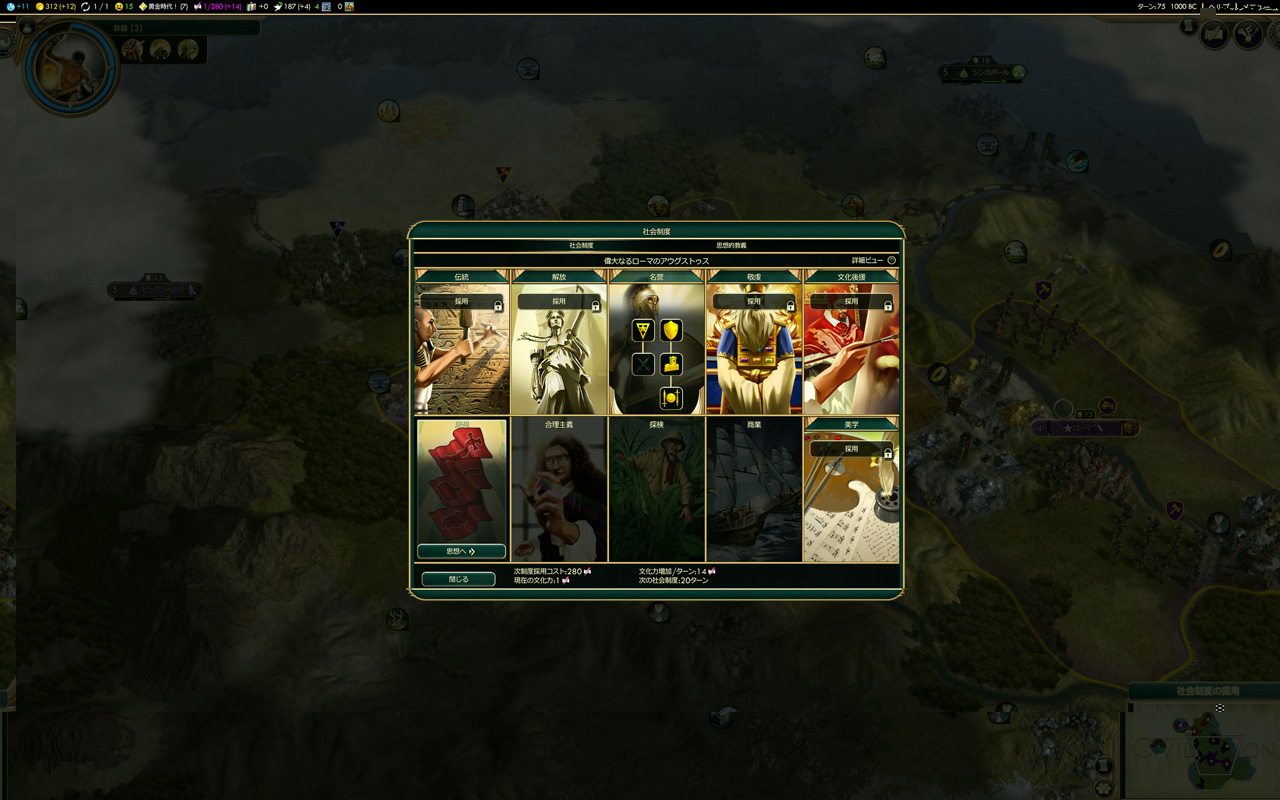Image resolution: width=1280 pixels, height=800 pixels.
Task: Choose the castle tower policy icon
Action: tap(671, 364)
